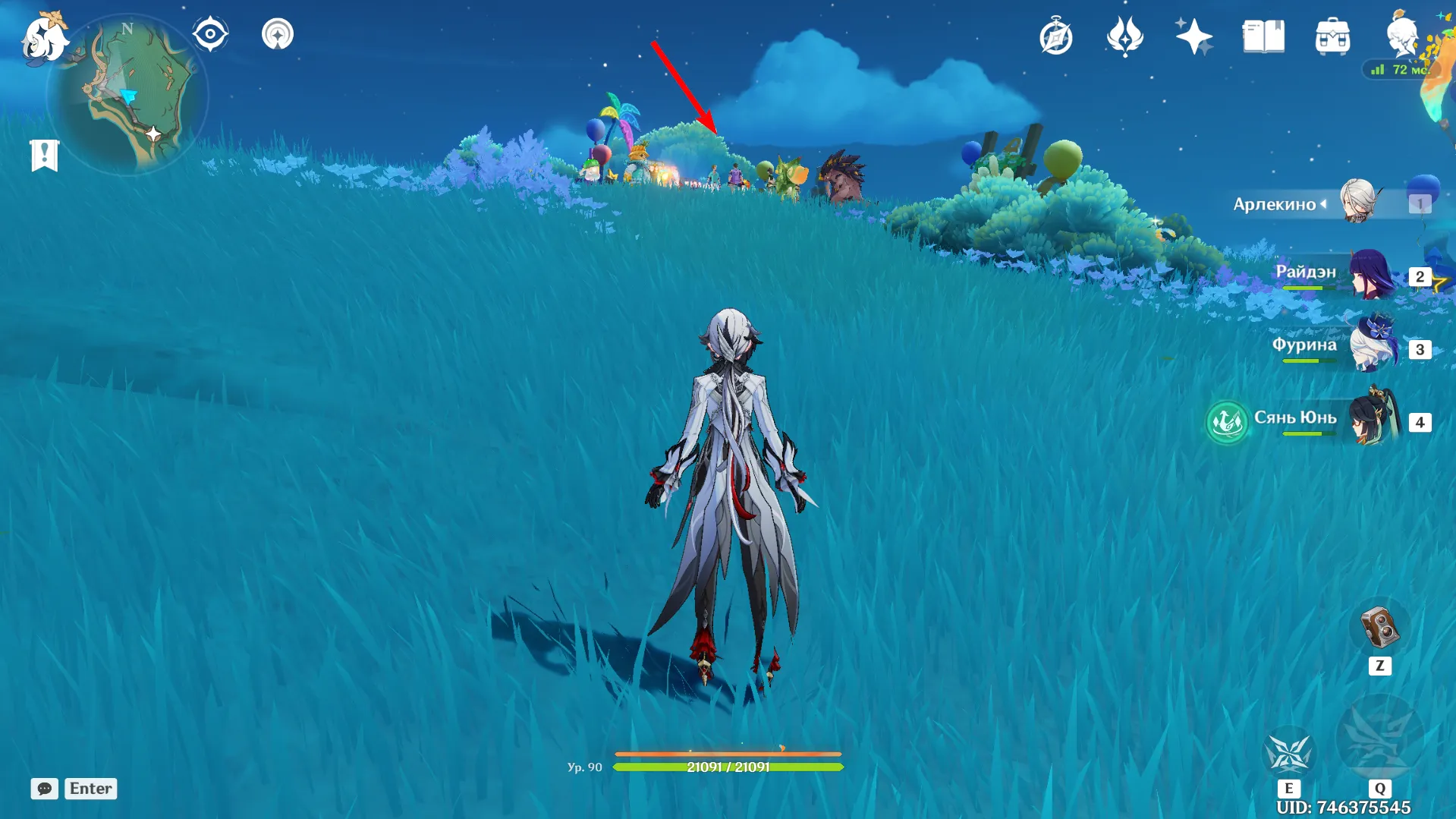The width and height of the screenshot is (1456, 819).
Task: Open the inventory backpack icon
Action: click(1332, 36)
